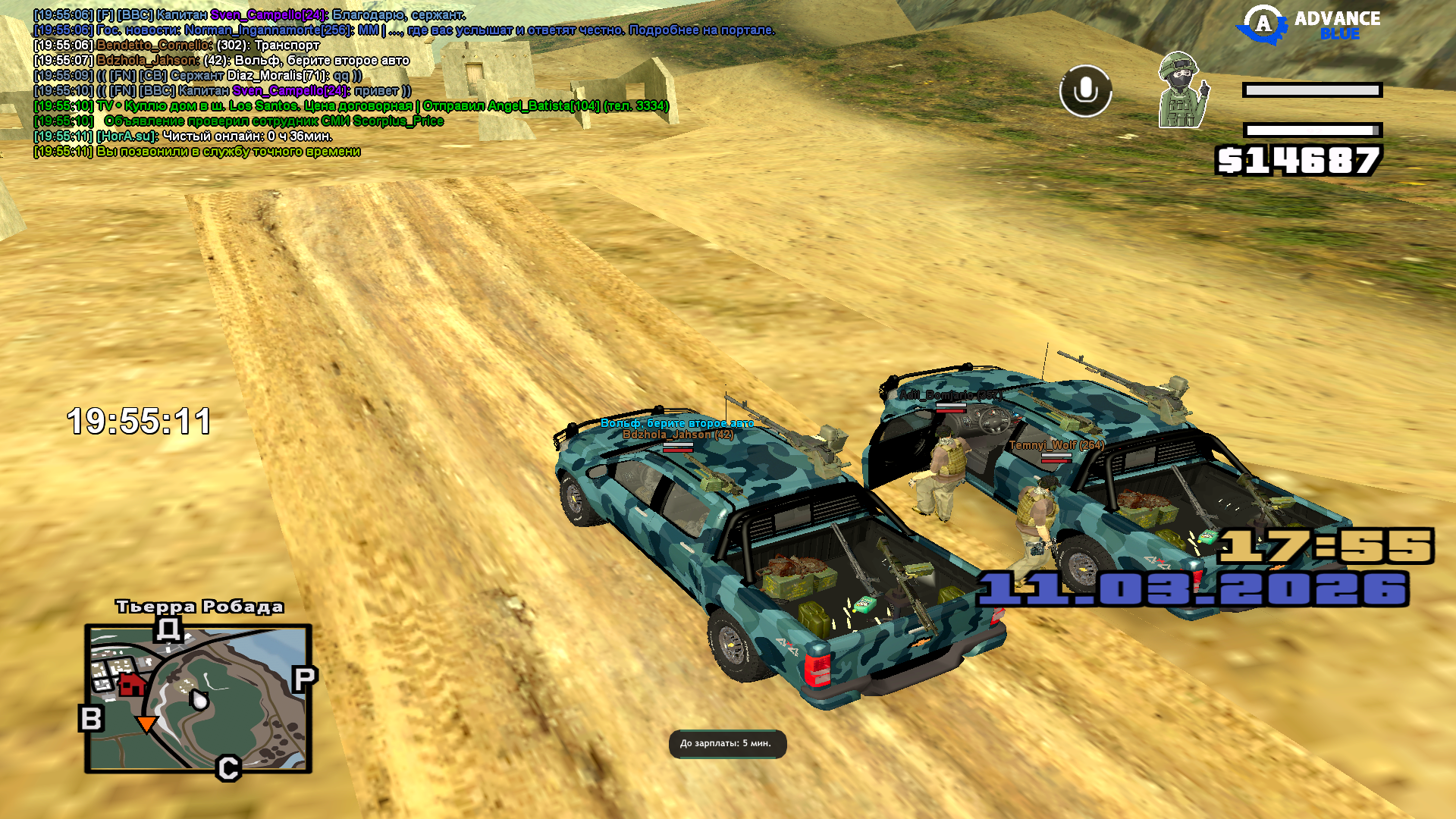The image size is (1456, 819).
Task: Click the paycheck timer notification
Action: tap(726, 743)
